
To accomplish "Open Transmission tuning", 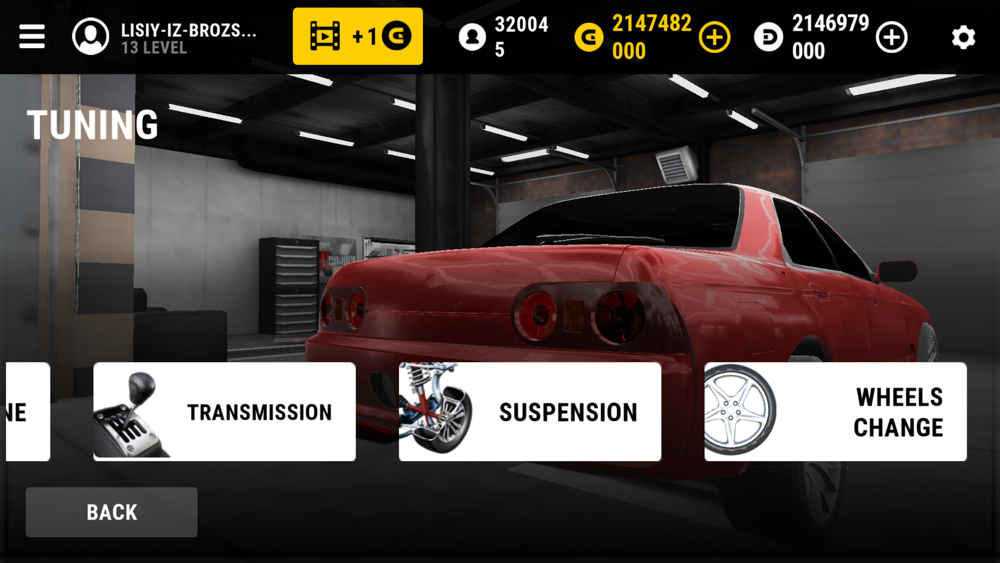I will point(224,412).
